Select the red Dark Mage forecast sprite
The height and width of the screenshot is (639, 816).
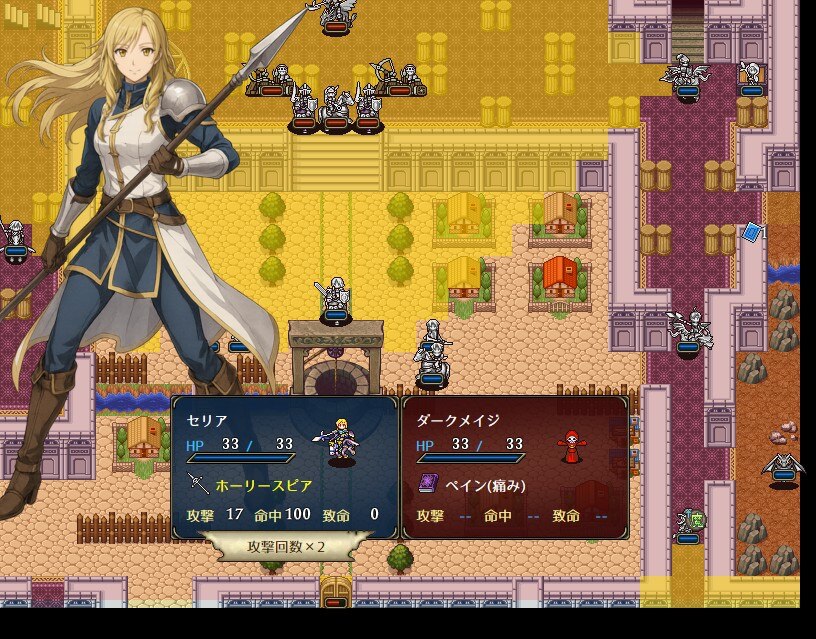coord(572,446)
